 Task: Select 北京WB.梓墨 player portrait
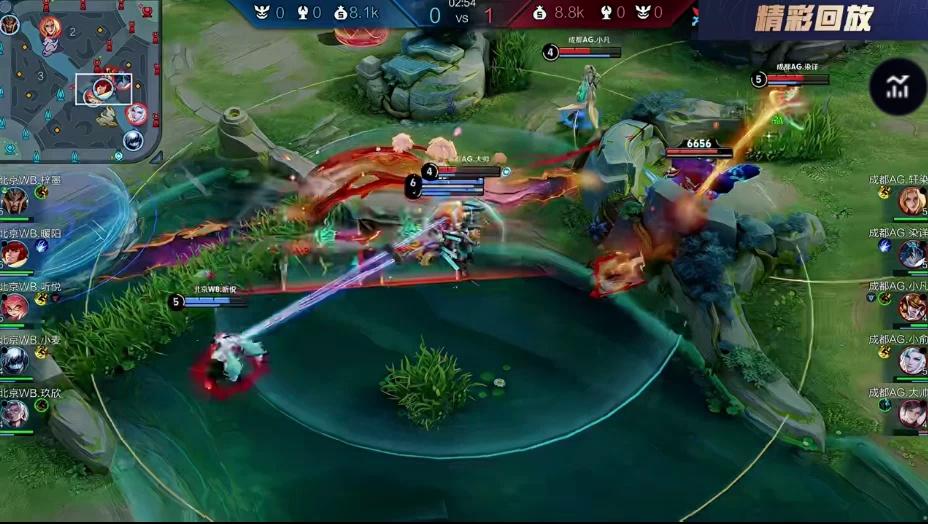(14, 201)
